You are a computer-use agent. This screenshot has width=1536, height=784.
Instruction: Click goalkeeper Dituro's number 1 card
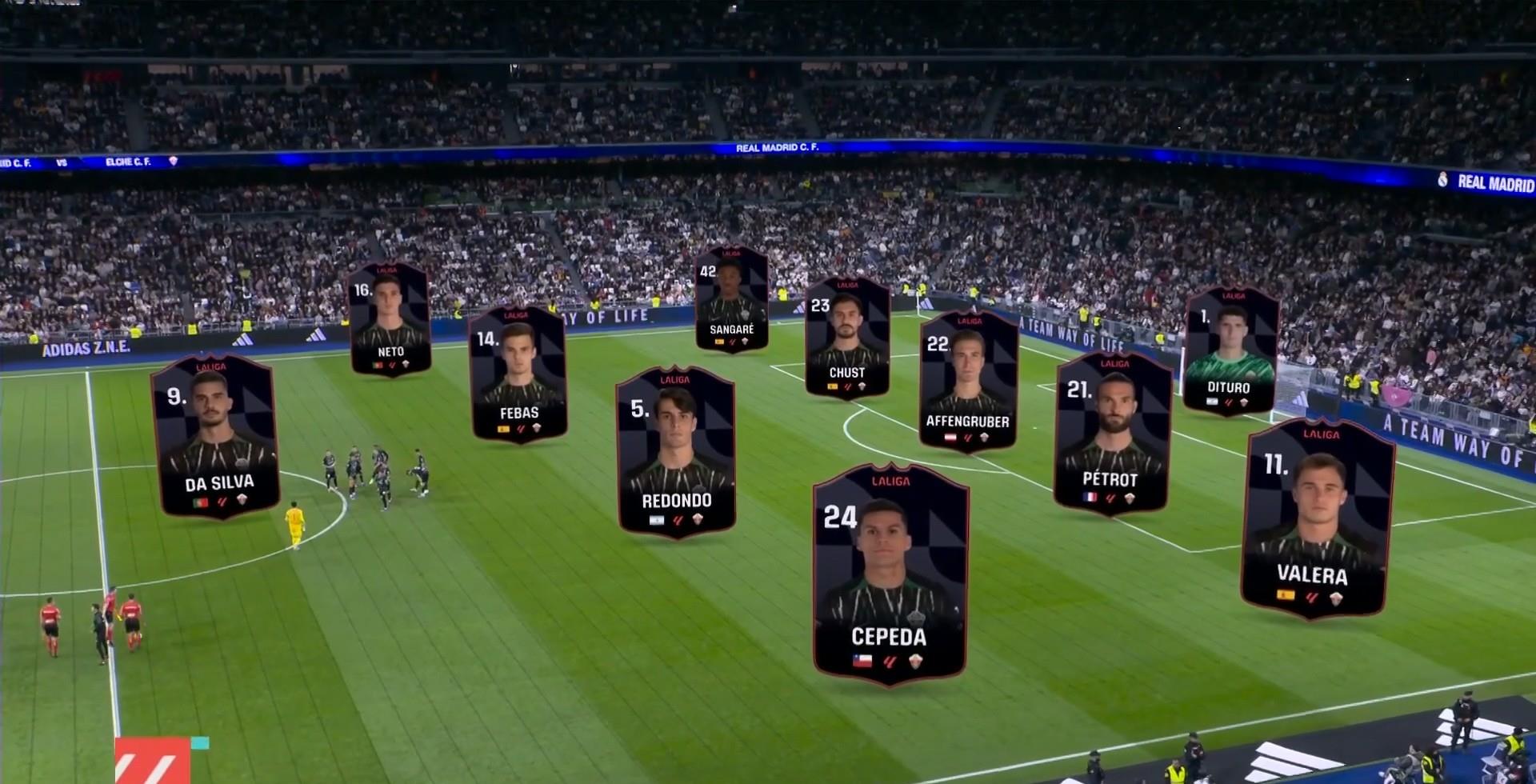(x=1230, y=350)
